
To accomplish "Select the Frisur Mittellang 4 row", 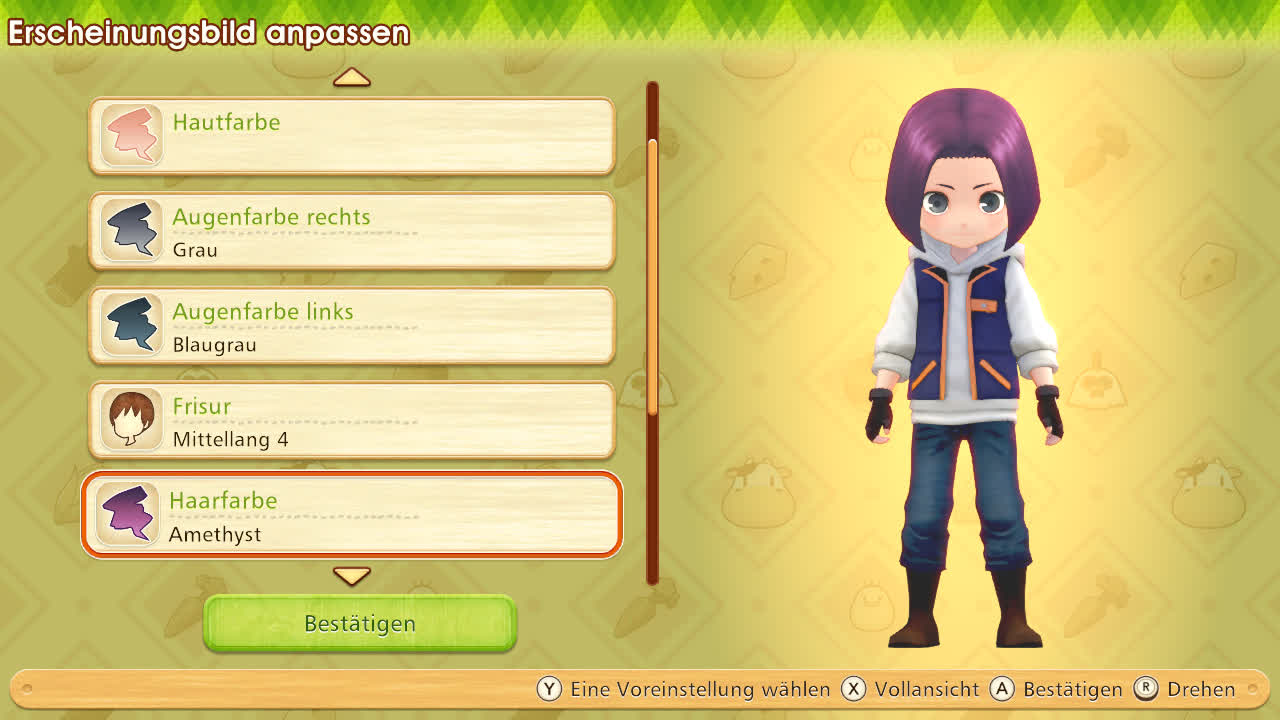I will tap(352, 421).
